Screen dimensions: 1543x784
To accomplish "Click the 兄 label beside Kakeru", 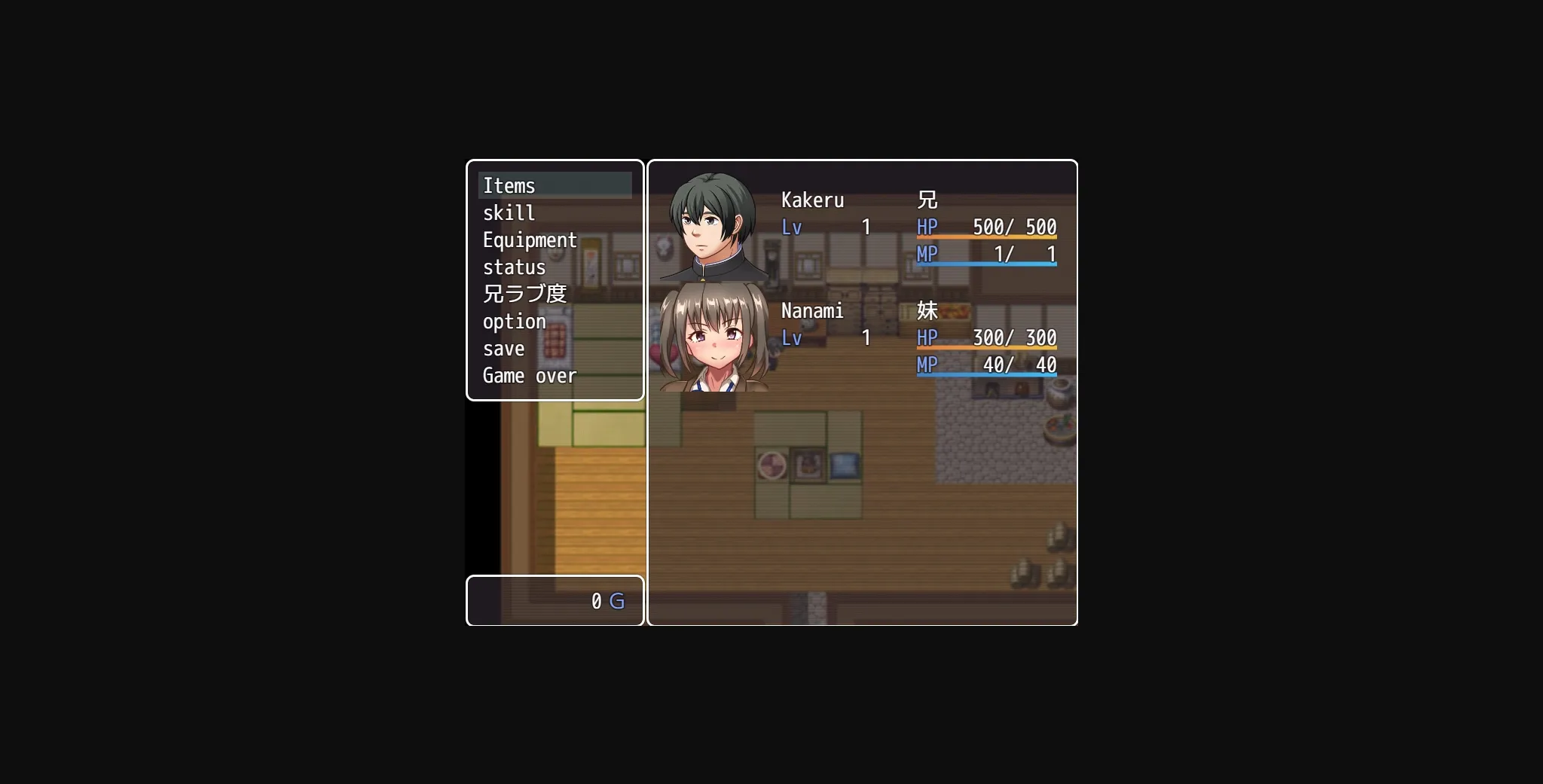I will tap(925, 200).
